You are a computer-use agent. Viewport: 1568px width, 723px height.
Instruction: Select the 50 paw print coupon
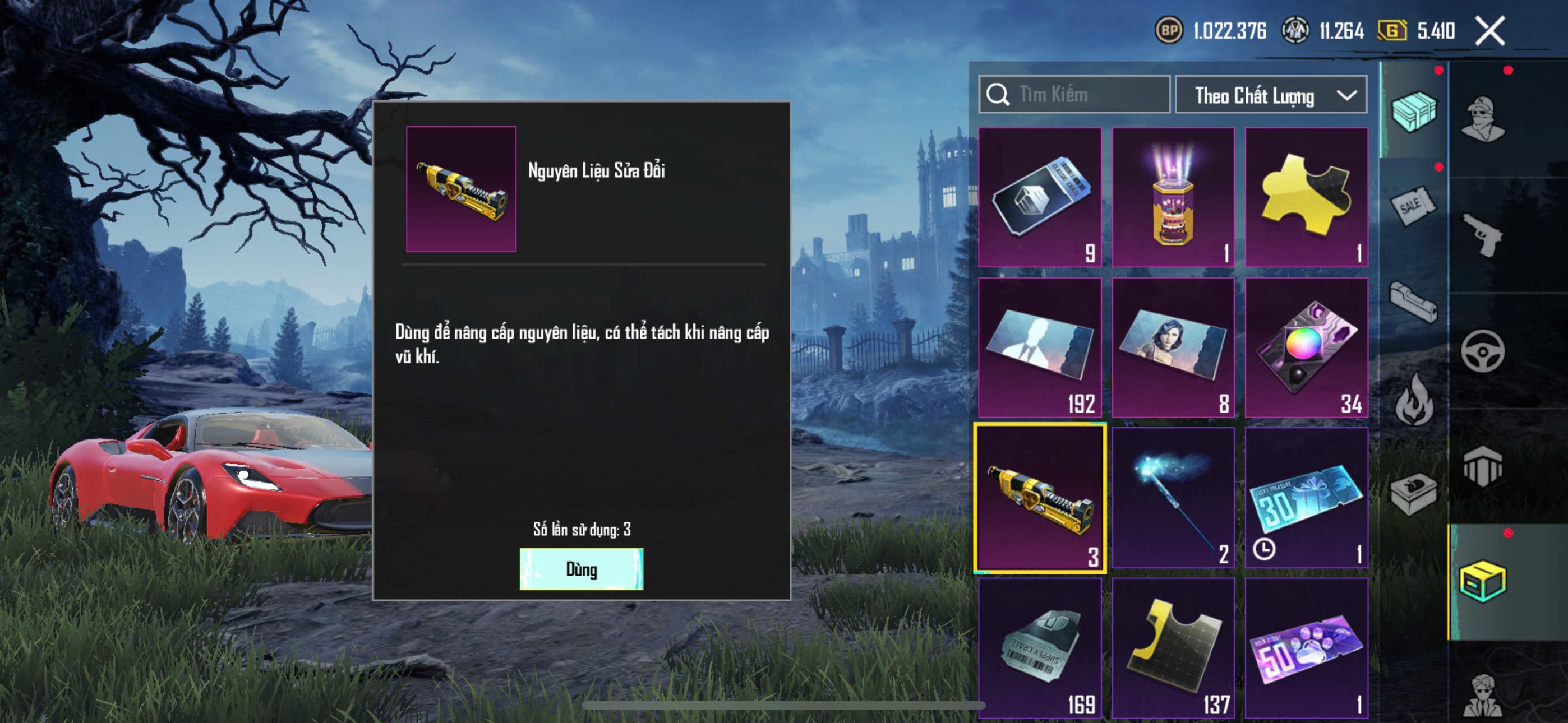[1306, 647]
